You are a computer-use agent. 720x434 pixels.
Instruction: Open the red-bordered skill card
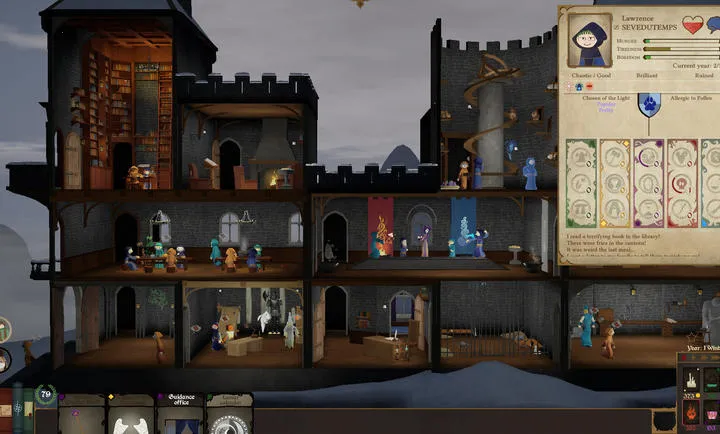click(682, 183)
